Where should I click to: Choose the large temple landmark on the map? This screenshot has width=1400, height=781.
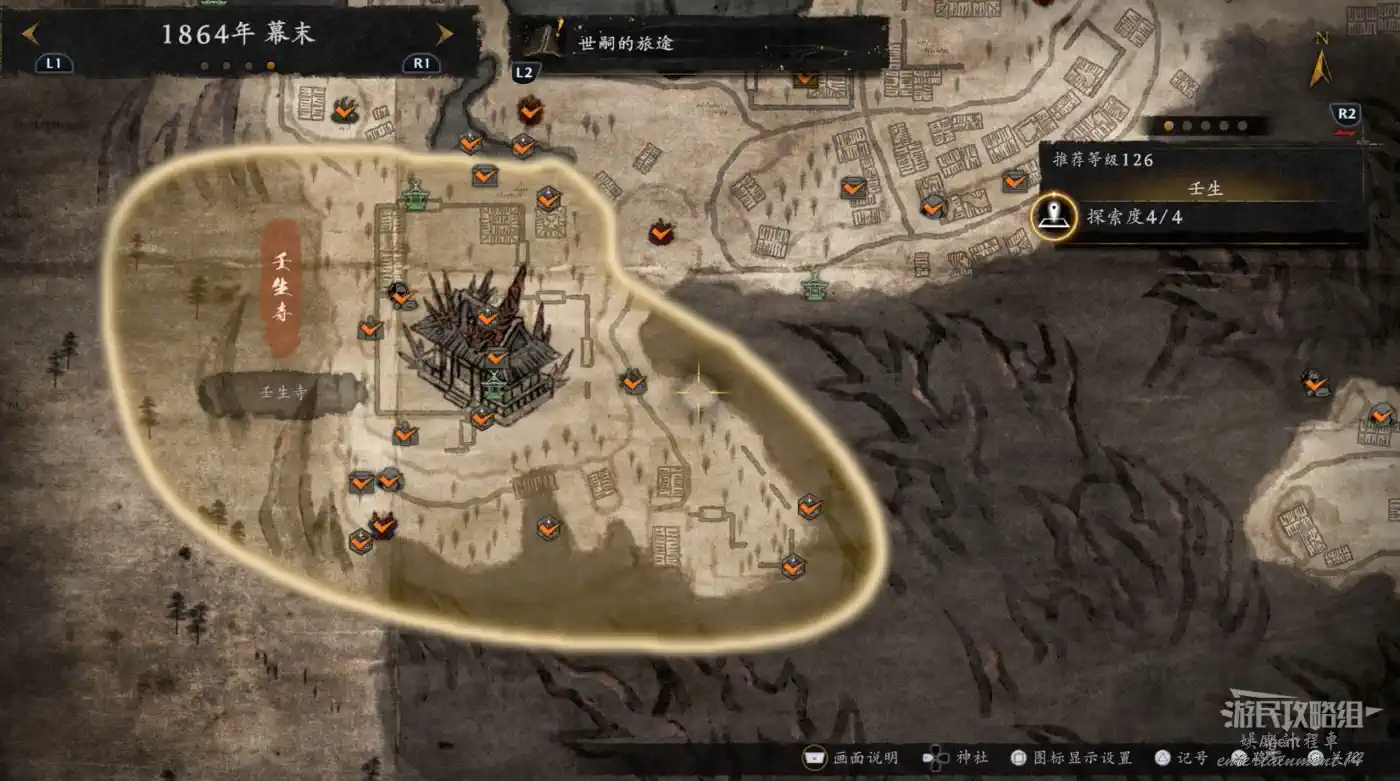tap(487, 345)
